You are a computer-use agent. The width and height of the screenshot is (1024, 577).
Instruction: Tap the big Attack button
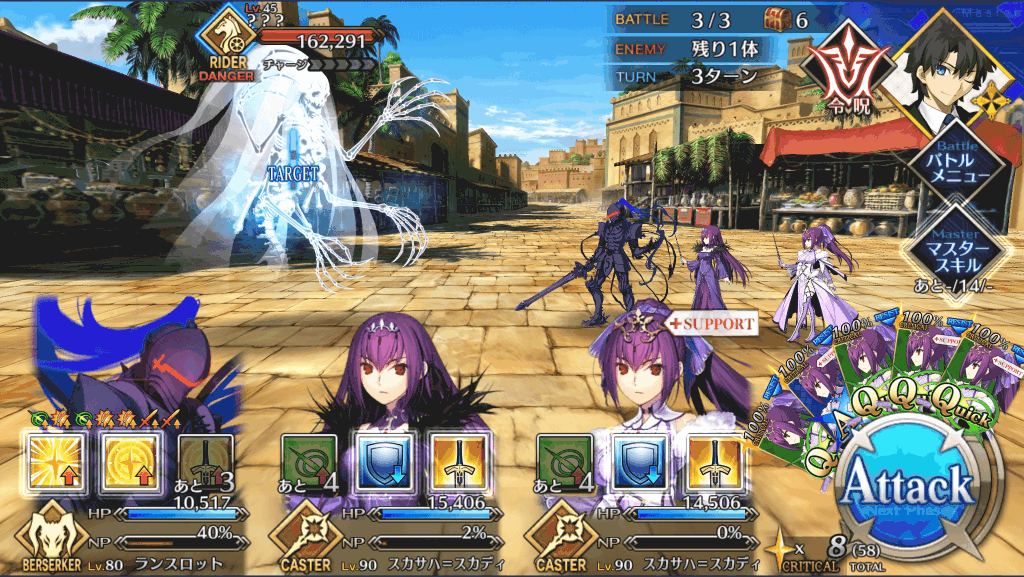coord(908,487)
